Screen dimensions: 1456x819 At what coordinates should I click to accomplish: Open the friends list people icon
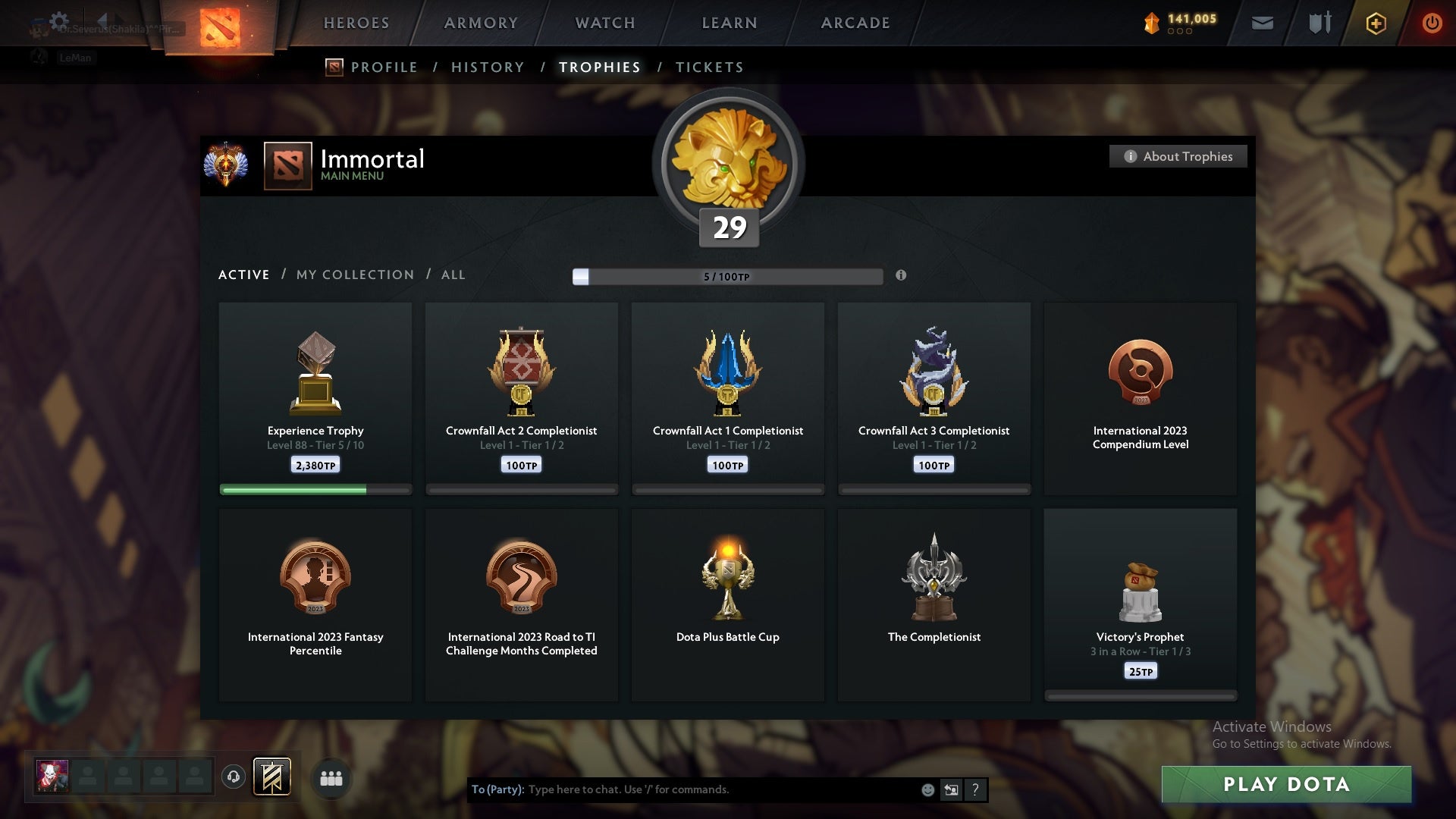click(x=331, y=777)
